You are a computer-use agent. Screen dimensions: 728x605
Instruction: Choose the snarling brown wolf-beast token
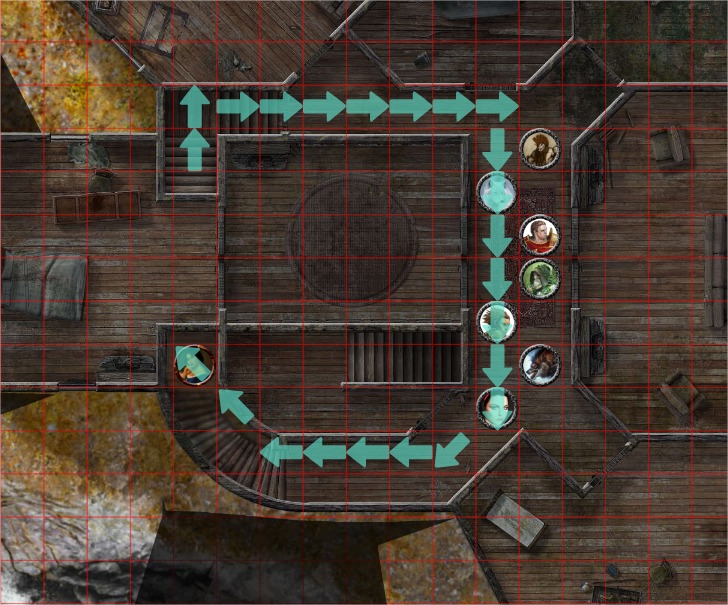540,363
